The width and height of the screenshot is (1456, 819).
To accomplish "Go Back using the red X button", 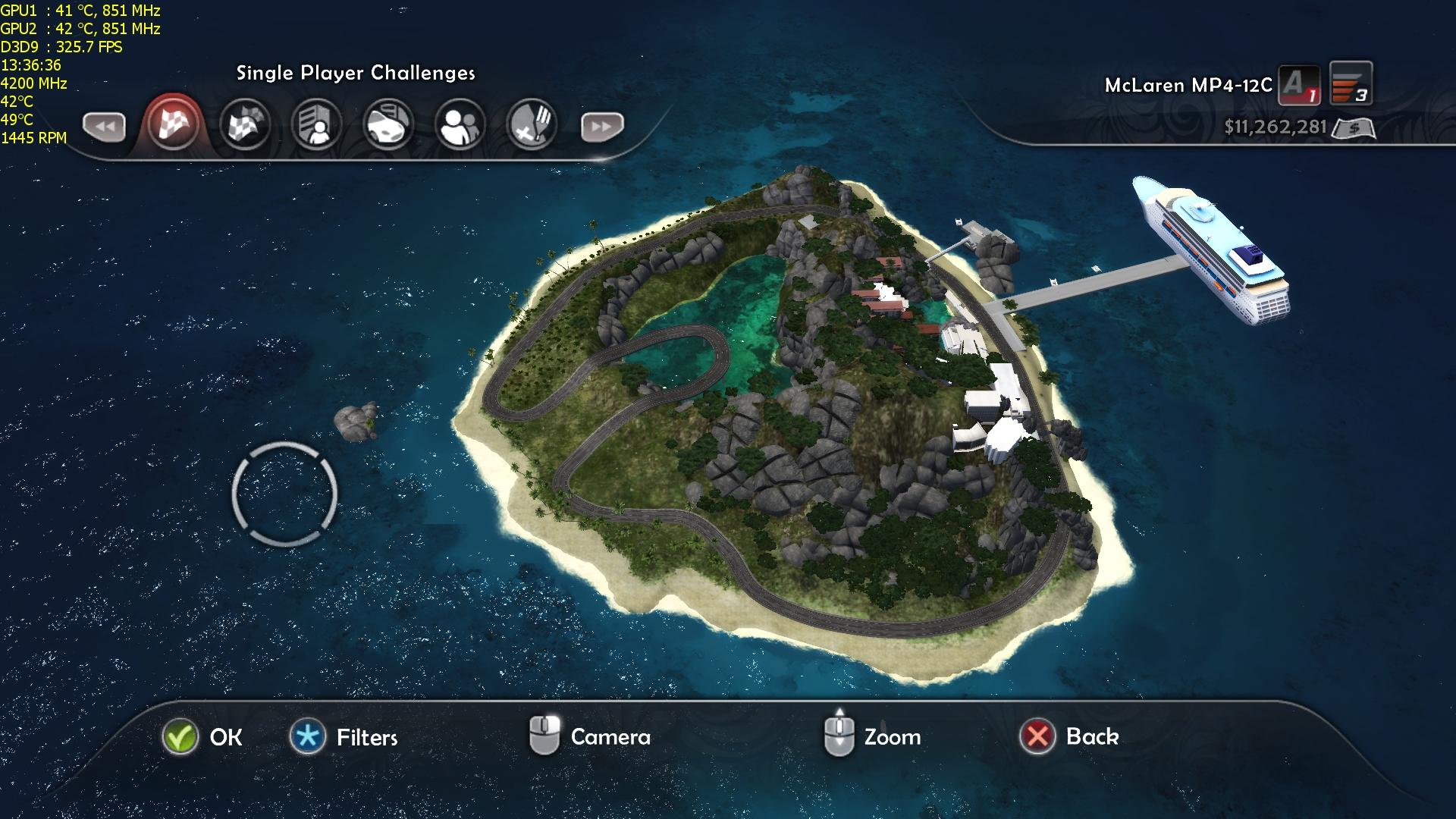I will click(1037, 736).
